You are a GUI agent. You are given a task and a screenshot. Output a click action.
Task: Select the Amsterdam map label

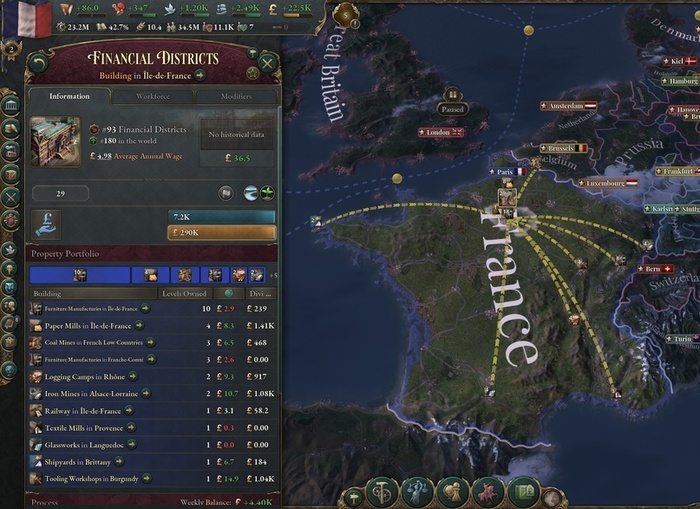coord(567,105)
